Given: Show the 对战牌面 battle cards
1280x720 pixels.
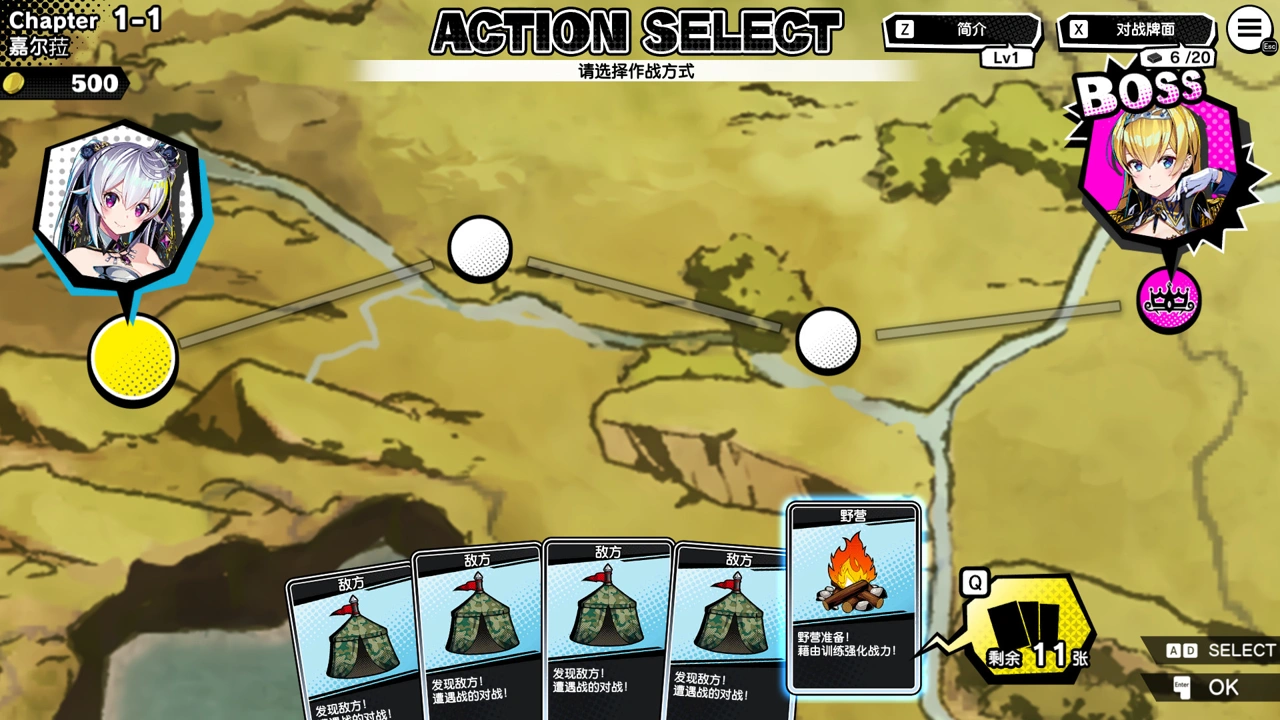Looking at the screenshot, I should (1135, 30).
